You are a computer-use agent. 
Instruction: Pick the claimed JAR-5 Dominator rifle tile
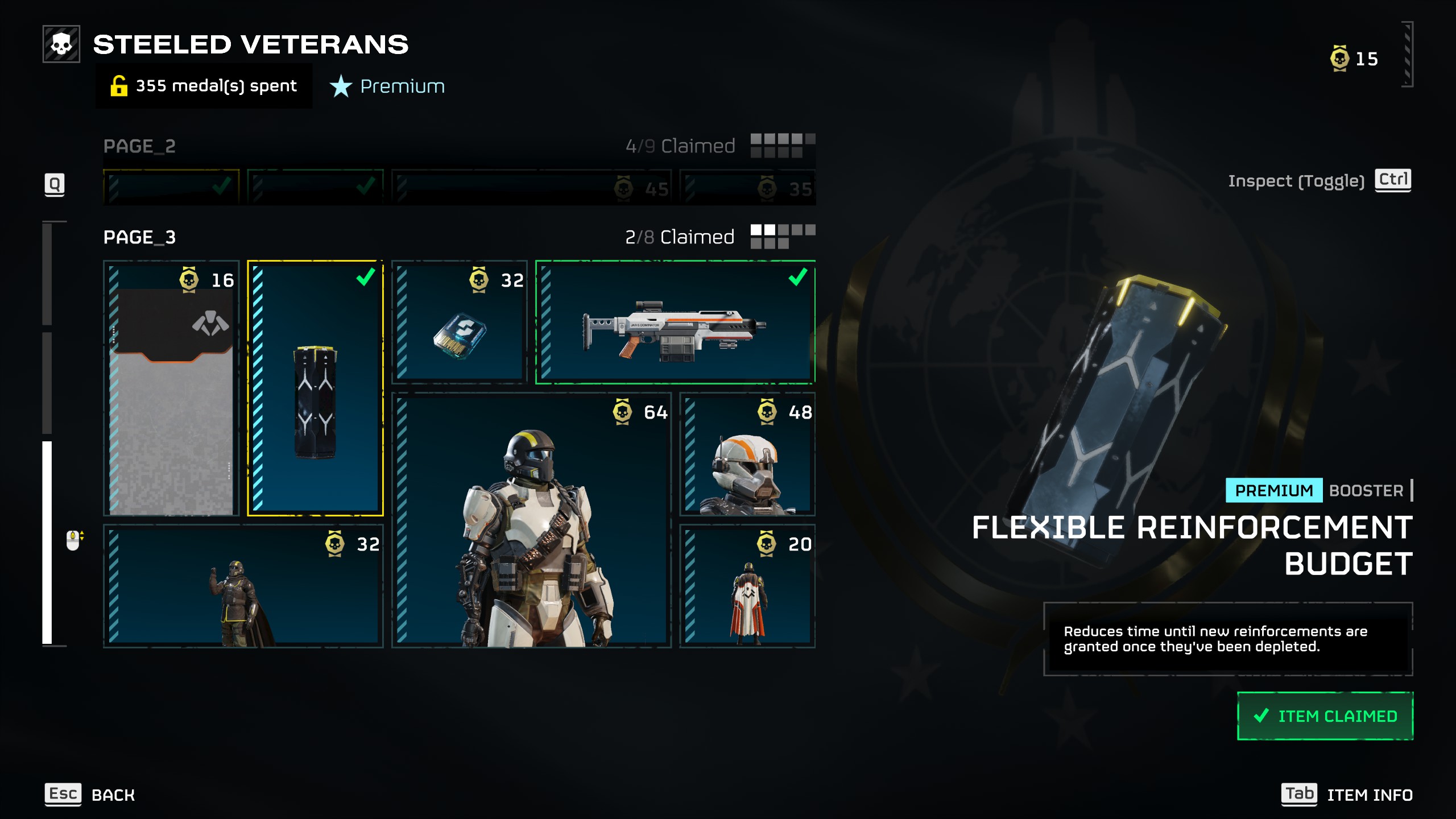(x=676, y=322)
